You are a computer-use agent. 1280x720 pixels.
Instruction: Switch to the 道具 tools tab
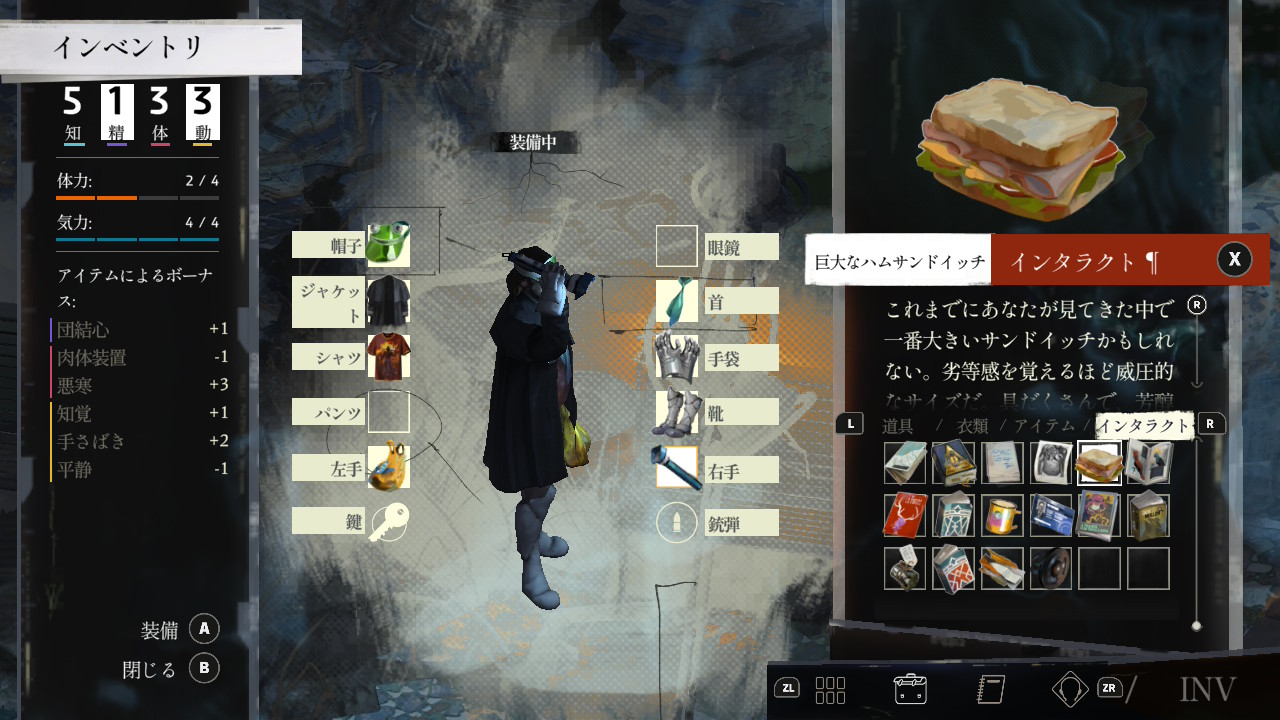898,426
